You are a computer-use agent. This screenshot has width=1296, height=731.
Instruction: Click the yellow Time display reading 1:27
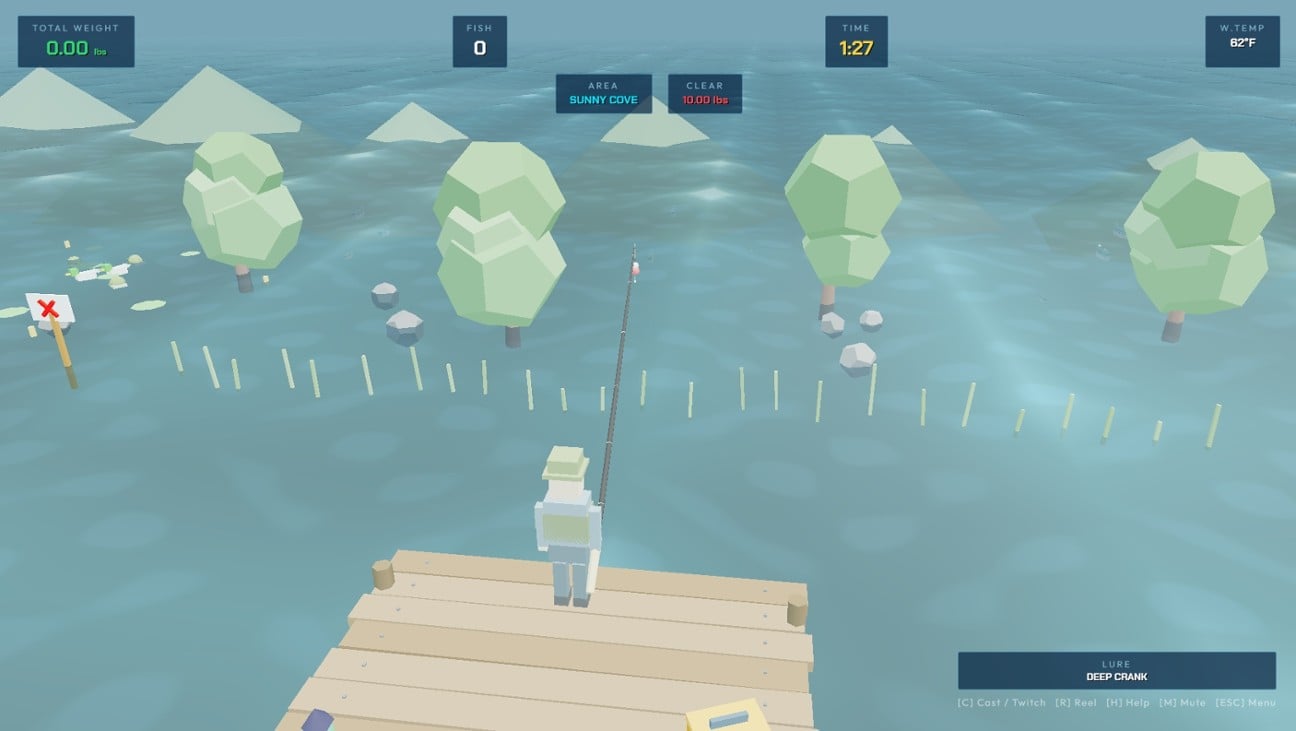pos(855,43)
